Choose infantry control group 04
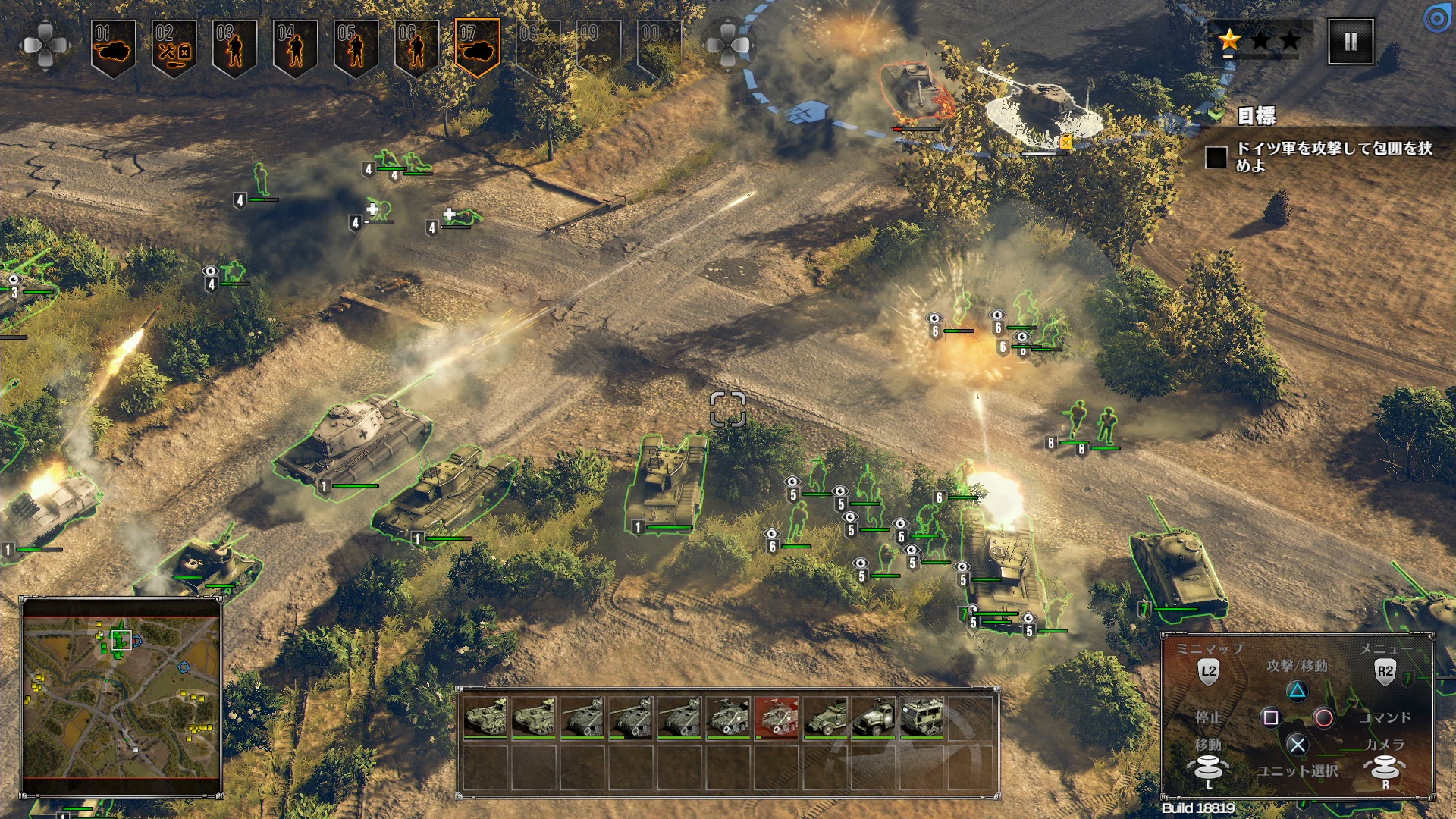Viewport: 1456px width, 819px height. (x=295, y=48)
